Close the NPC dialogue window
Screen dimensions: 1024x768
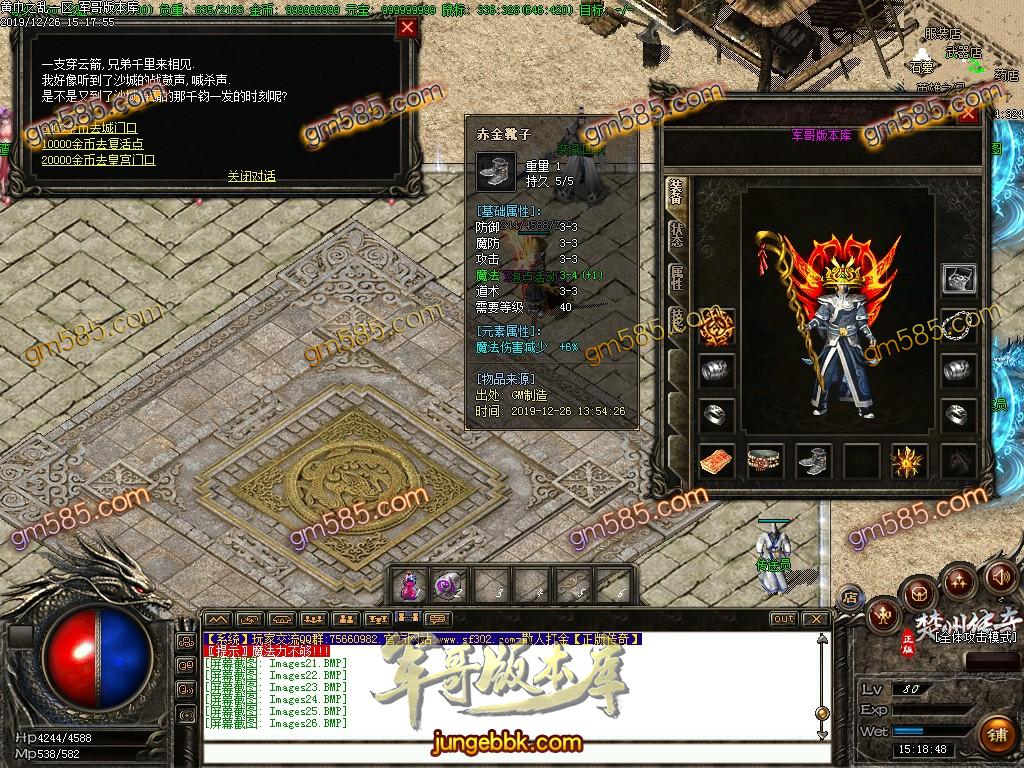(407, 28)
